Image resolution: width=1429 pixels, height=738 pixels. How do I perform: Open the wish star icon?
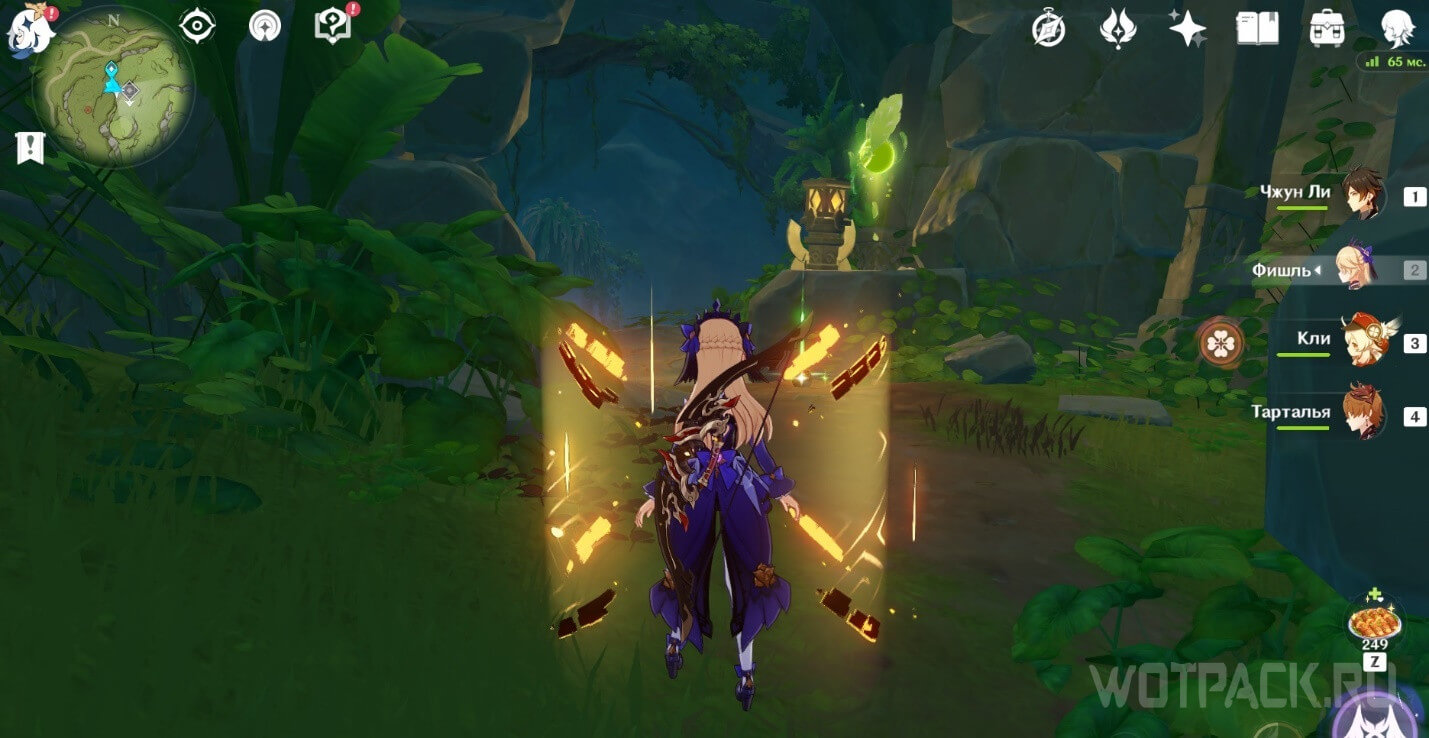[x=1187, y=28]
